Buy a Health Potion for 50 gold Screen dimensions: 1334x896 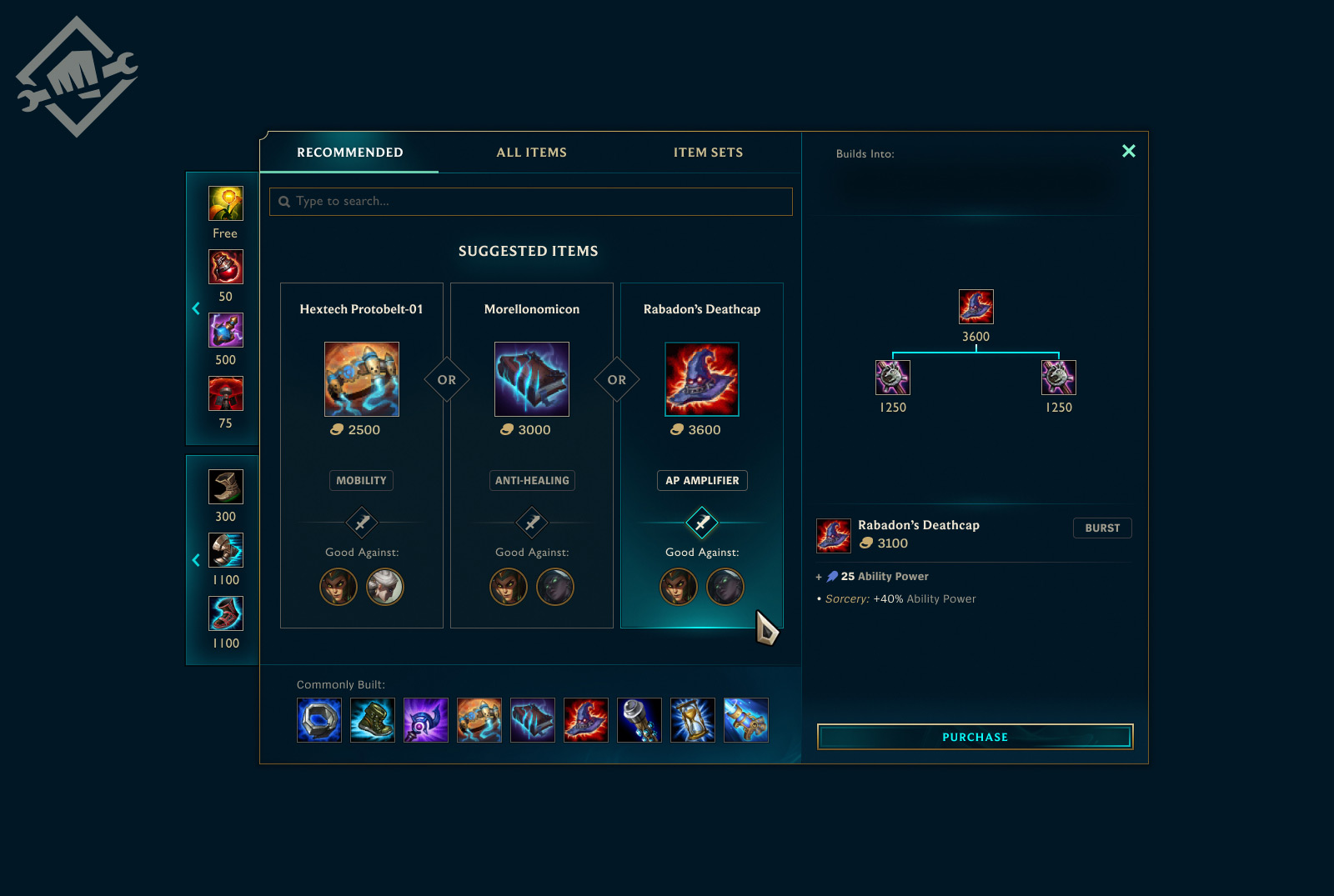coord(224,267)
